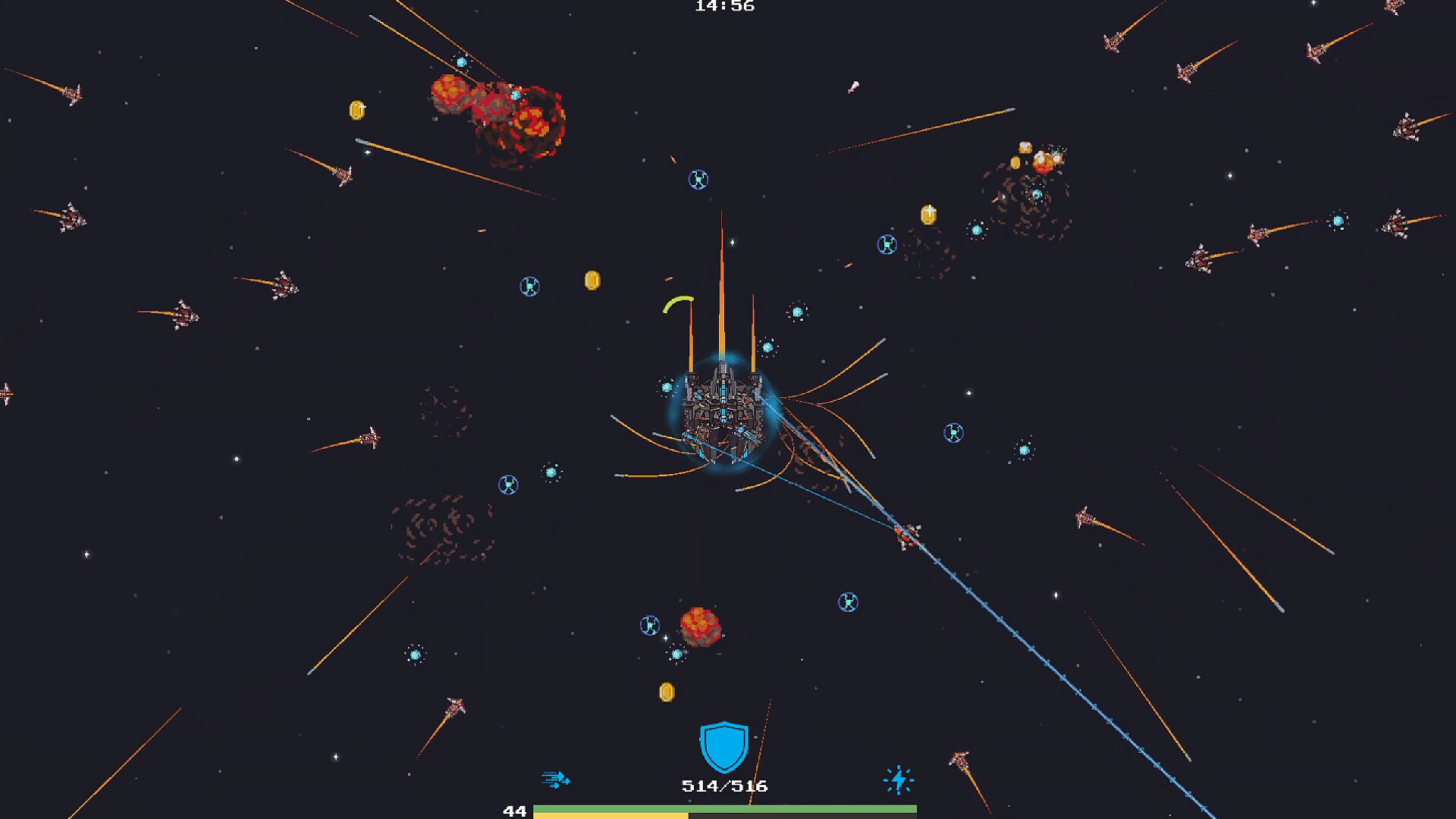Click the gold coin above the player ship

pos(591,282)
